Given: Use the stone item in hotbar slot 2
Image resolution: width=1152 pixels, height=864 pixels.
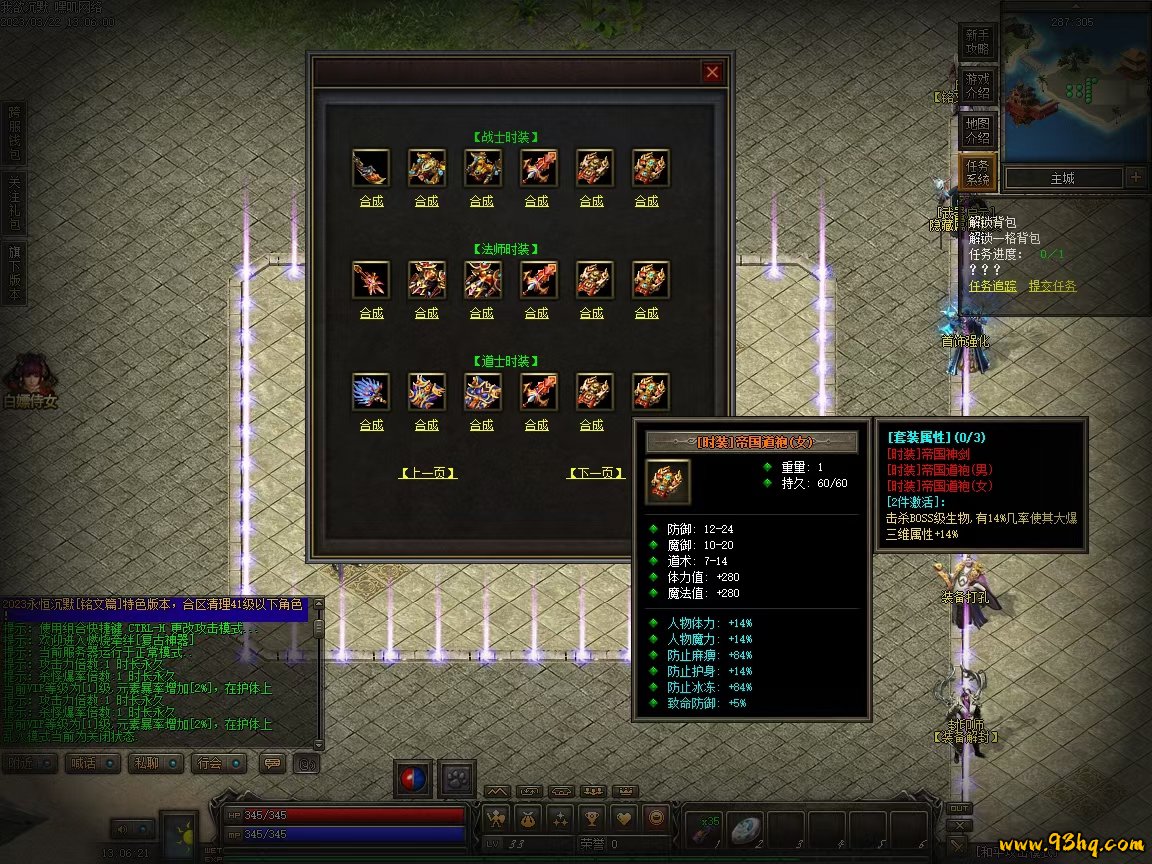Looking at the screenshot, I should pos(746,829).
